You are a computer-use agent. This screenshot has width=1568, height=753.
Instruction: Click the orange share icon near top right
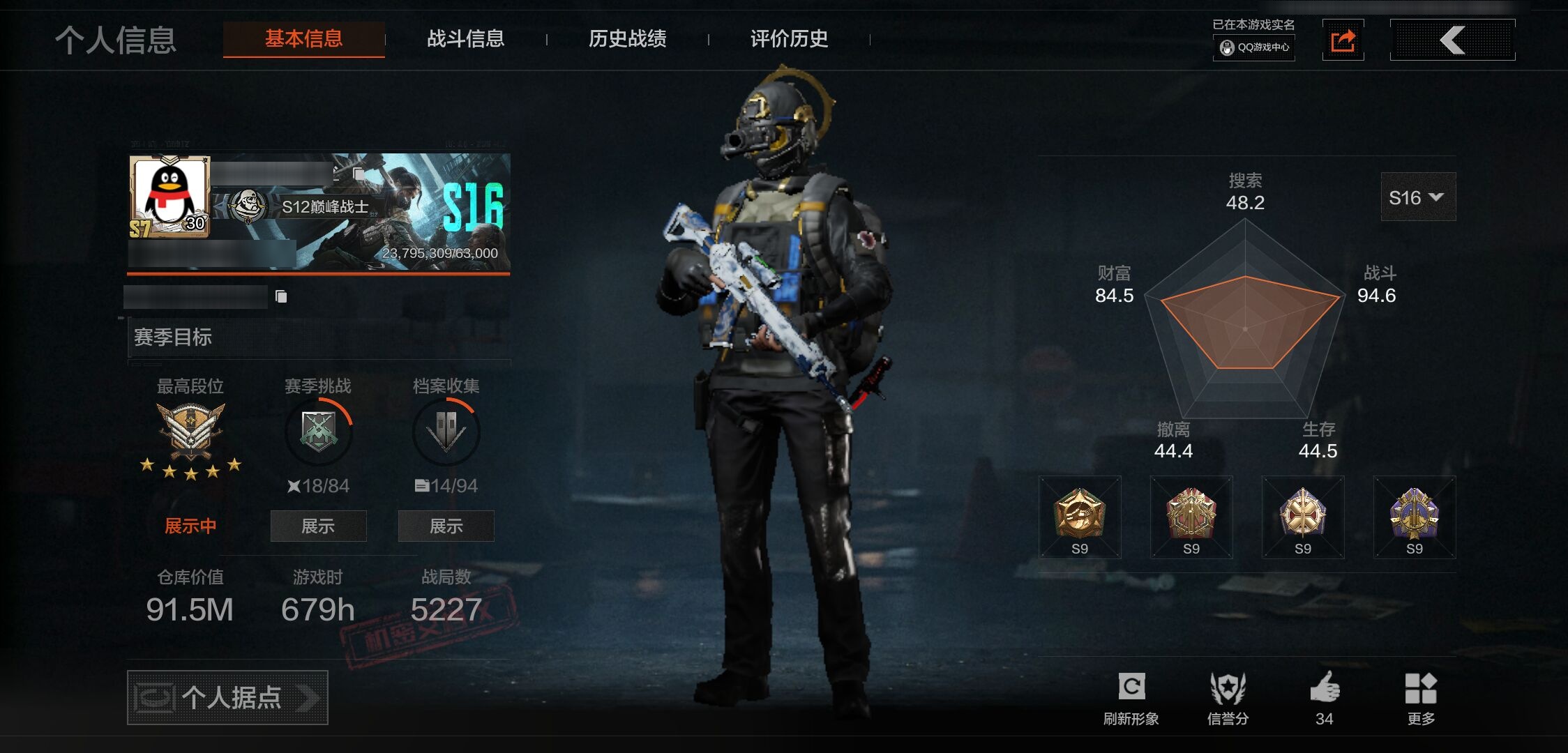tap(1343, 40)
